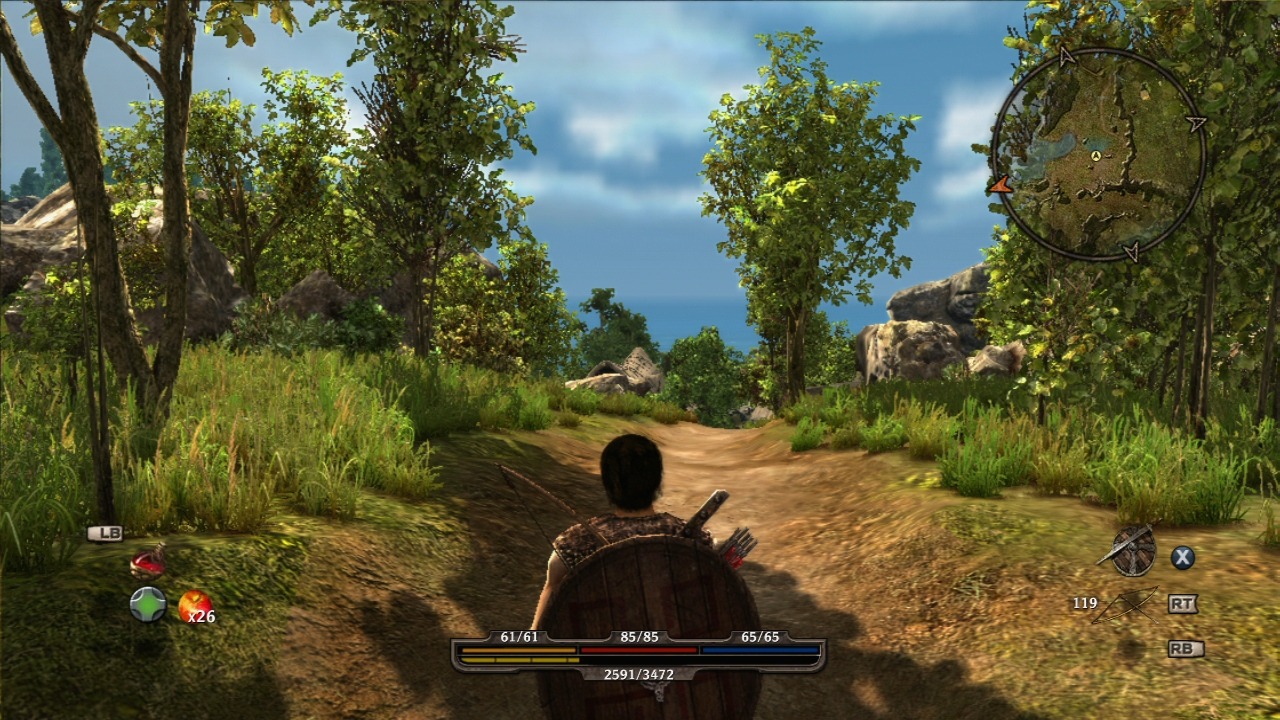Select the bow weapon icon
The image size is (1280, 720).
click(x=1125, y=604)
